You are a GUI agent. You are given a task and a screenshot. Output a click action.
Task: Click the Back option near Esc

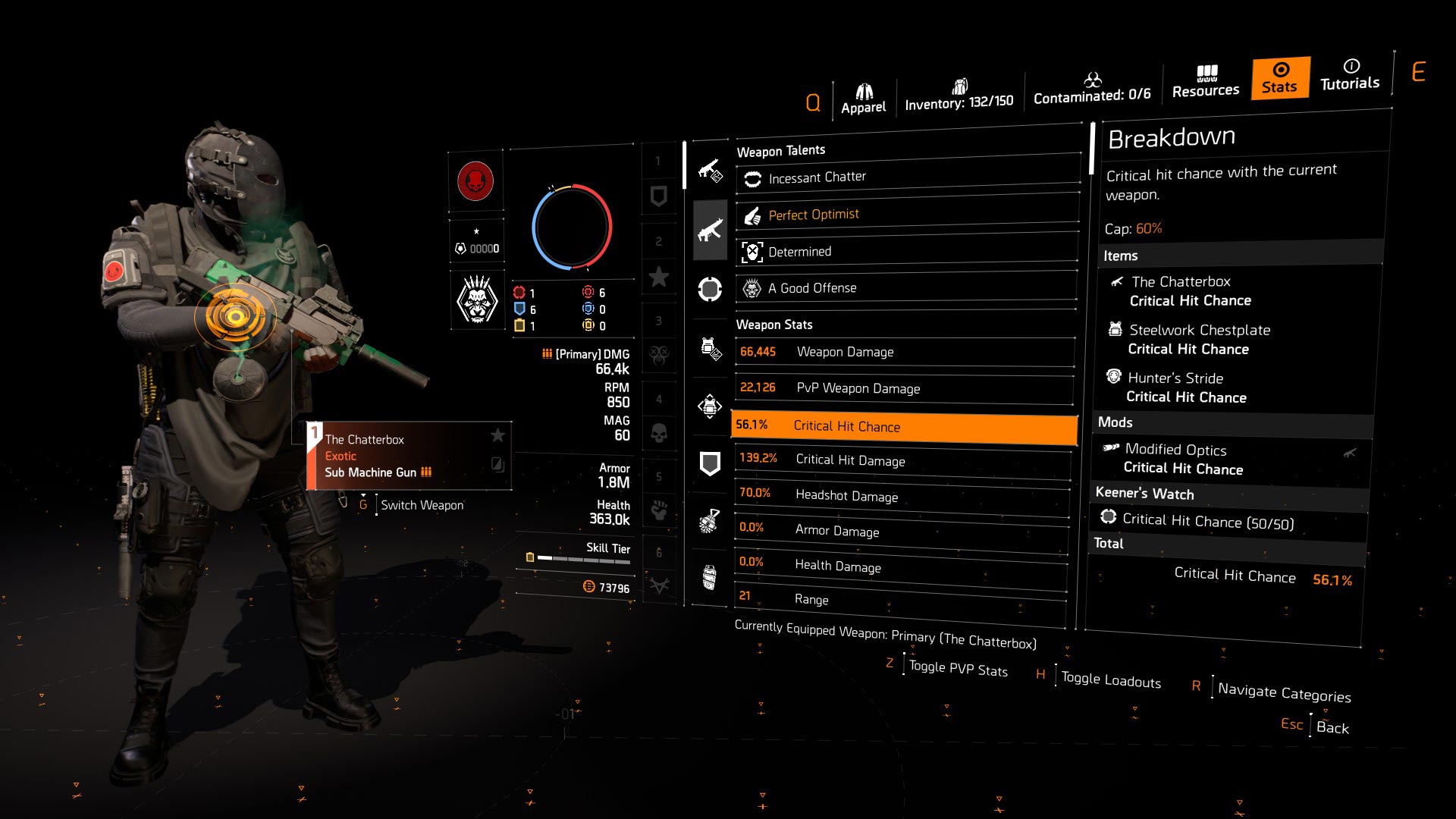click(x=1332, y=726)
